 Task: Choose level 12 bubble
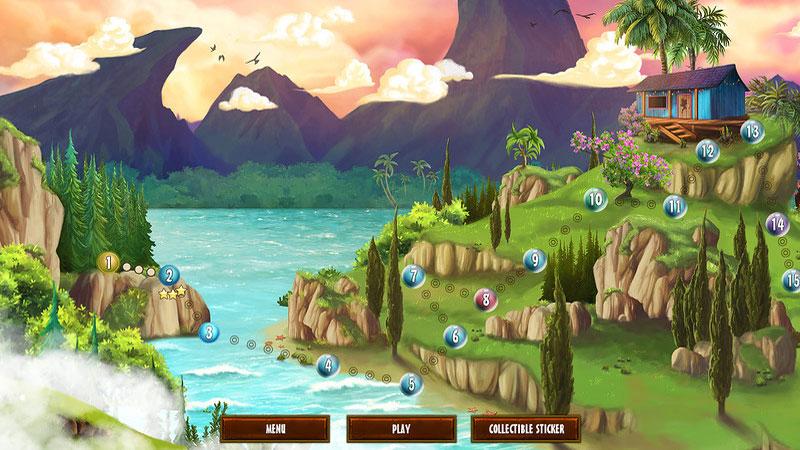(708, 152)
